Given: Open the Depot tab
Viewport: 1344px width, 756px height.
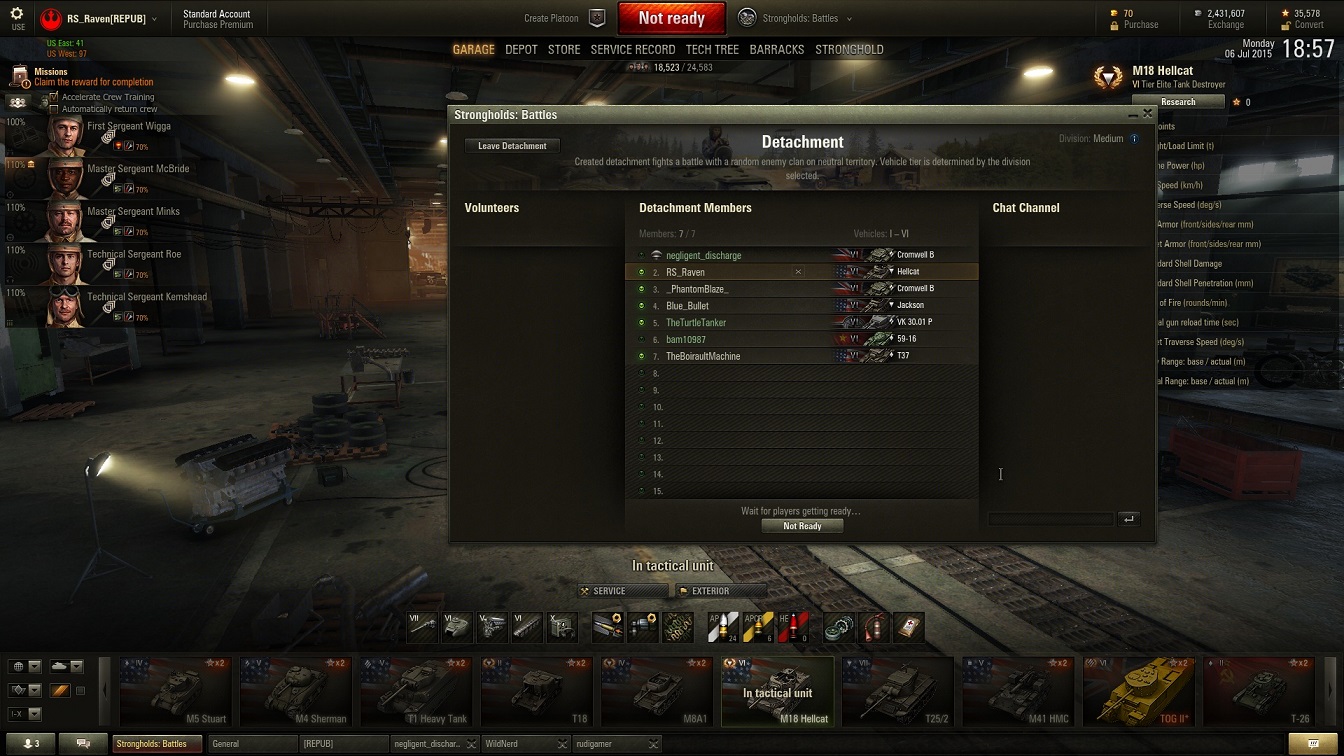Looking at the screenshot, I should pos(521,49).
